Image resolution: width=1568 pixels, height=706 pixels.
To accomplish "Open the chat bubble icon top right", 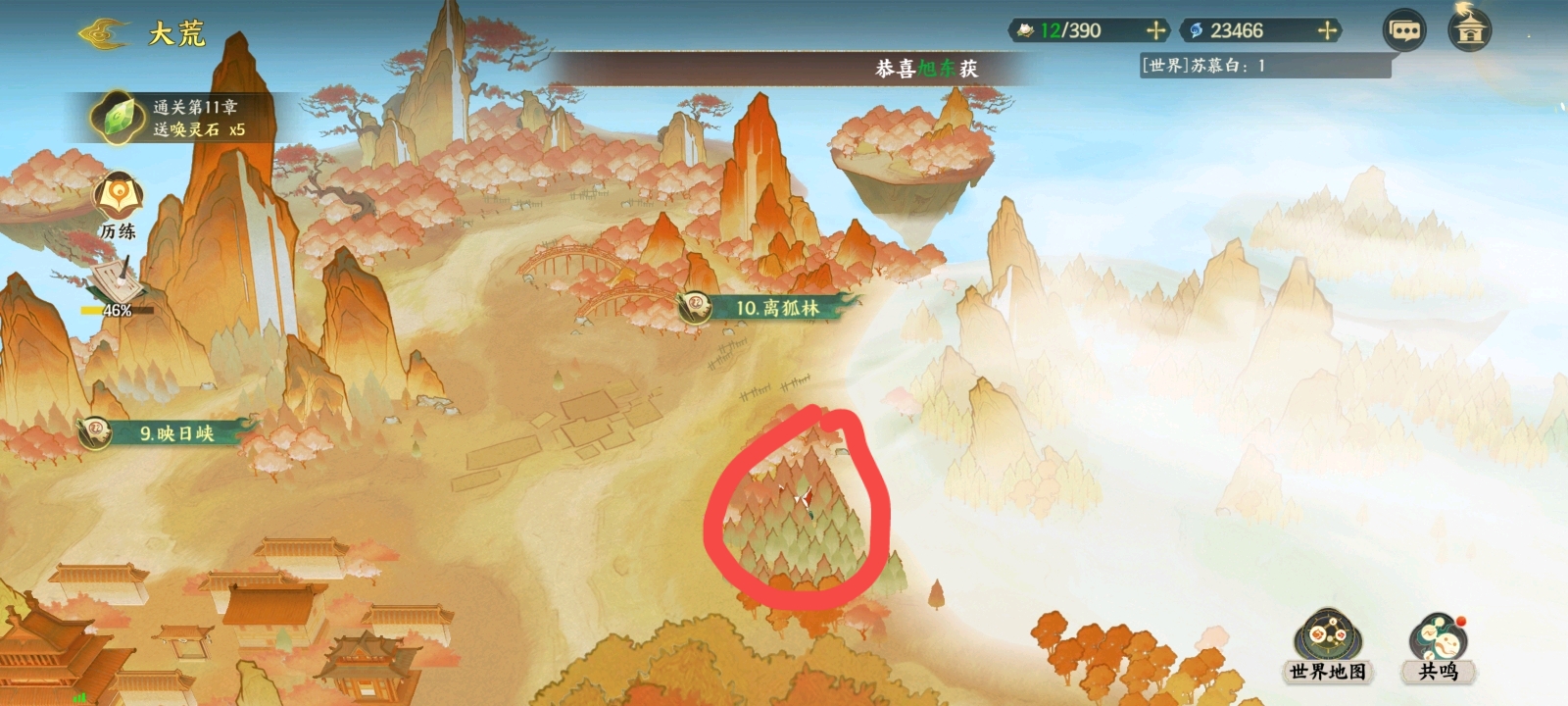I will tap(1406, 31).
